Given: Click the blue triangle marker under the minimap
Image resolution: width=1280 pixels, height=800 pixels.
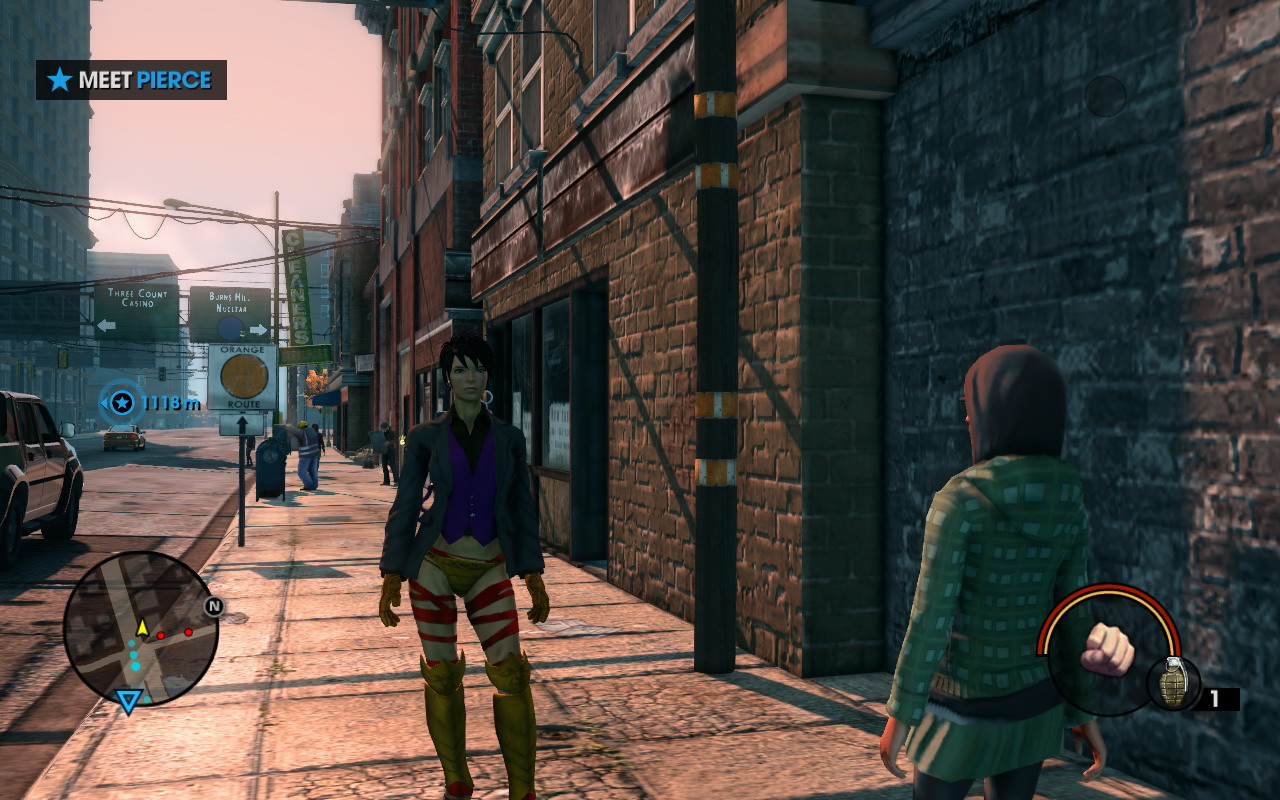Looking at the screenshot, I should [x=128, y=701].
